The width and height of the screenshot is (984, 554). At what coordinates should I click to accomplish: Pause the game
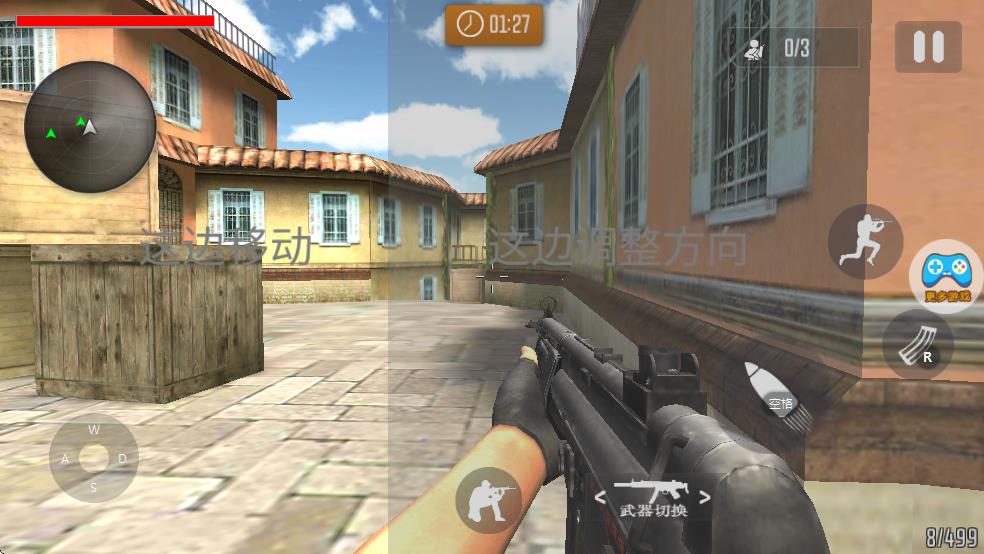(x=928, y=47)
